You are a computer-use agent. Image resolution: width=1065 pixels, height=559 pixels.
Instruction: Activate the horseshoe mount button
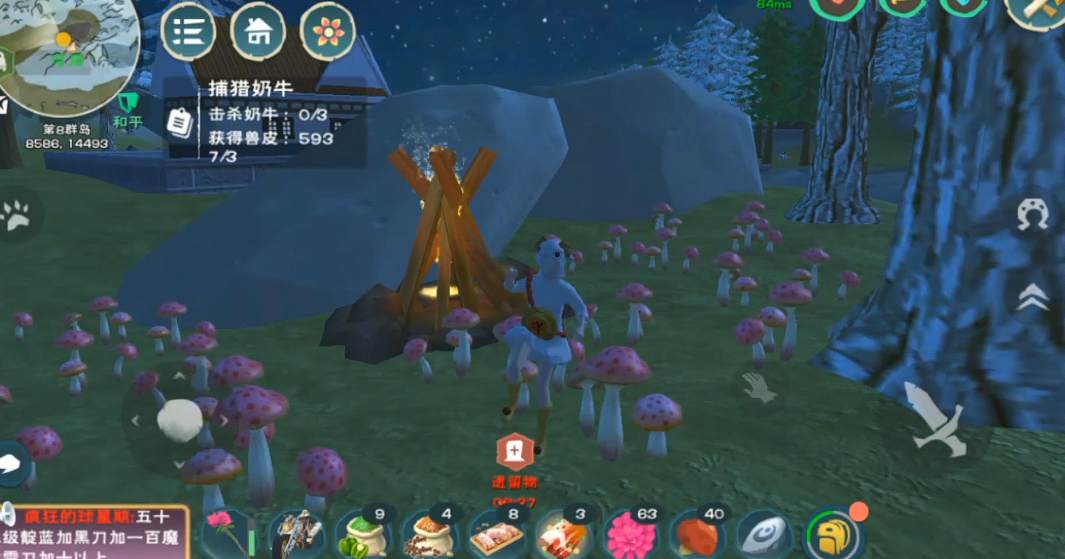click(x=1033, y=215)
